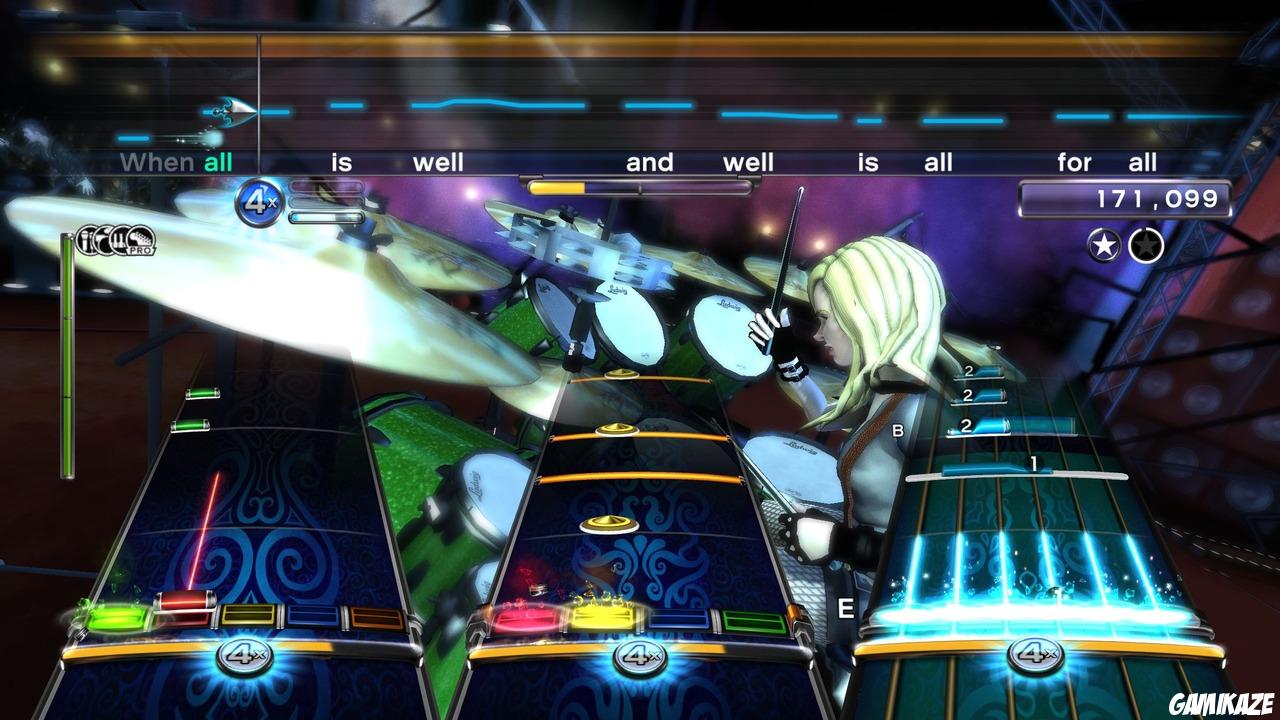The width and height of the screenshot is (1280, 720).
Task: Select the word 'well' in the lyrics
Action: [437, 162]
